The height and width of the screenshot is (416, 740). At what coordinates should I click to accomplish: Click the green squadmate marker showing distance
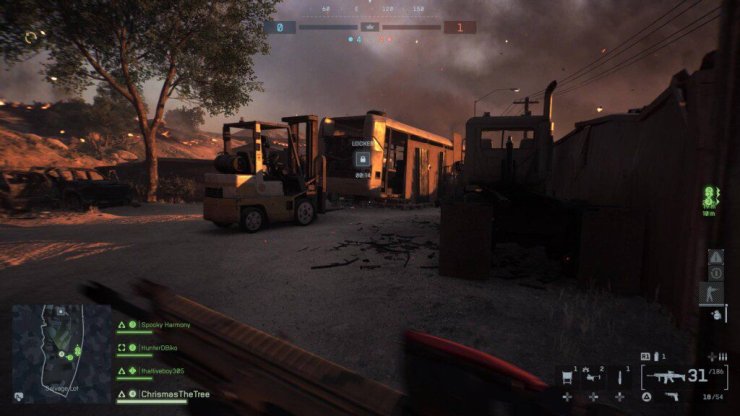click(711, 196)
